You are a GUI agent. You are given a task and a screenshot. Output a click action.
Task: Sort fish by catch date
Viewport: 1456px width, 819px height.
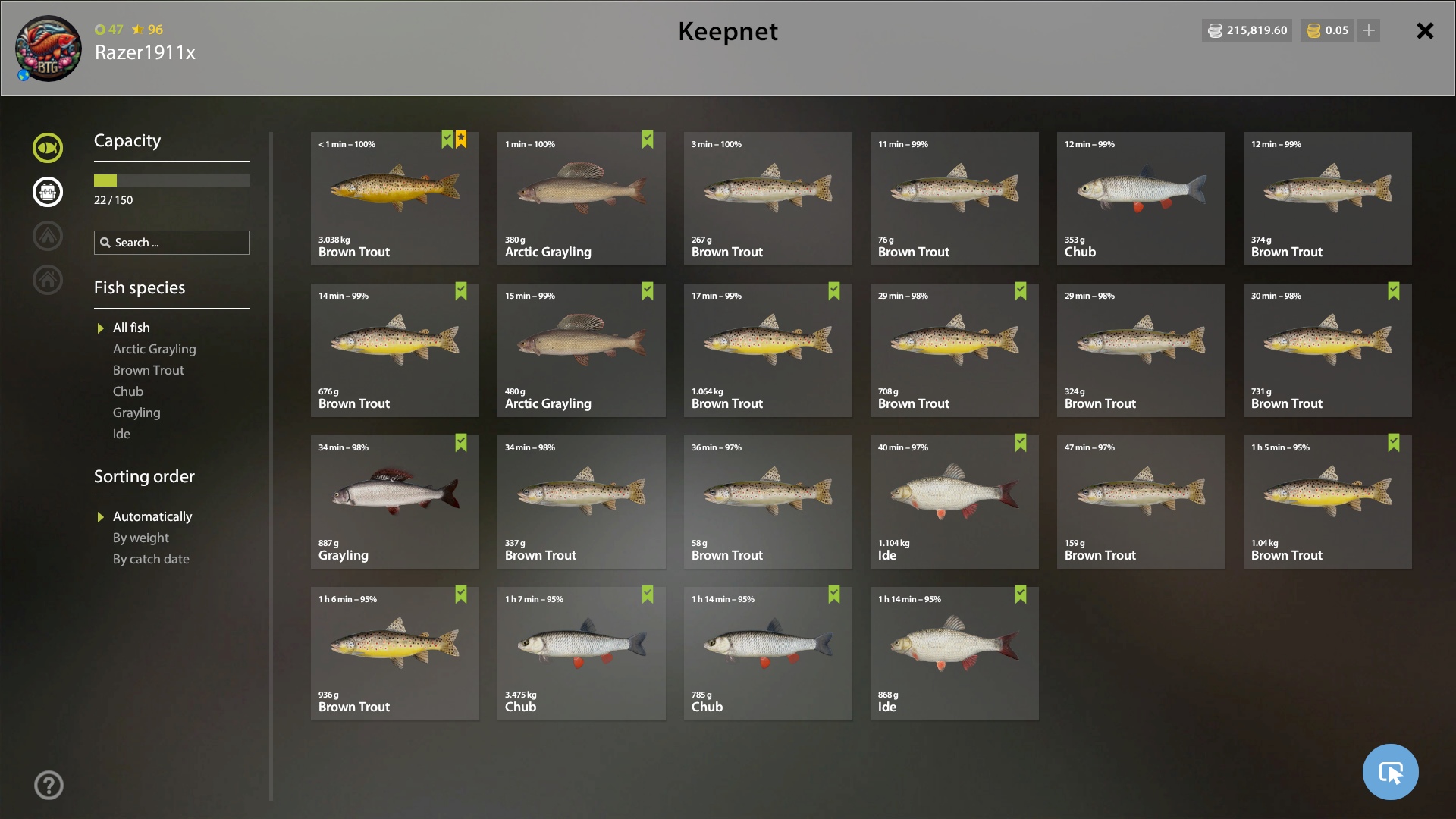click(151, 559)
